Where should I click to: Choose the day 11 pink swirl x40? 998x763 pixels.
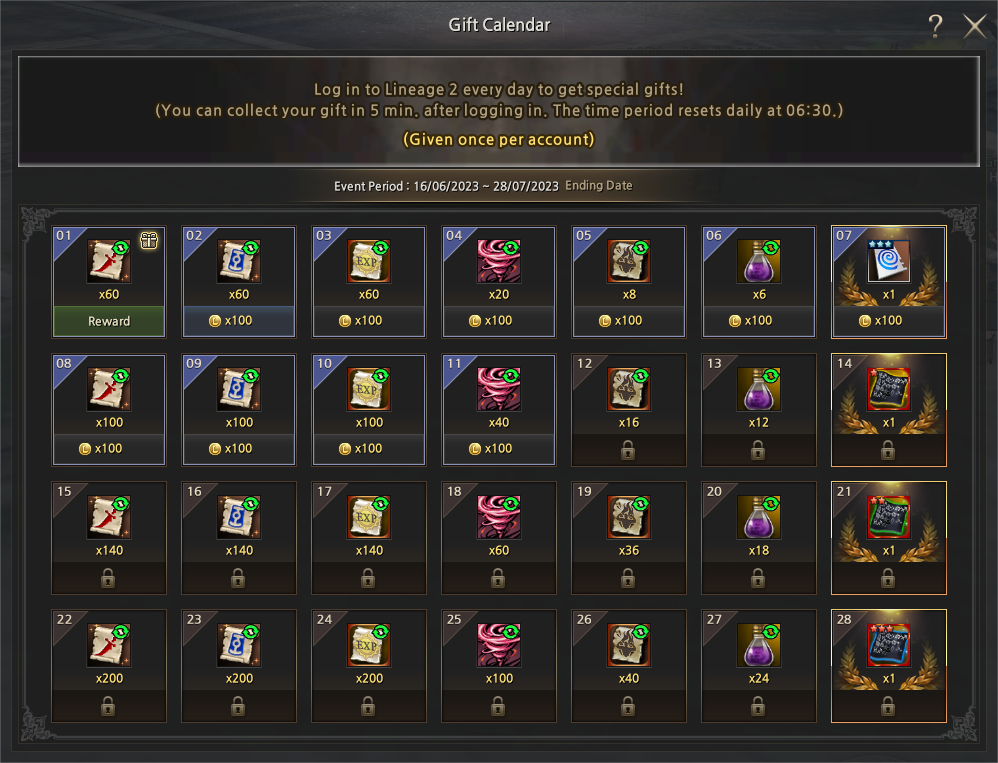point(498,390)
